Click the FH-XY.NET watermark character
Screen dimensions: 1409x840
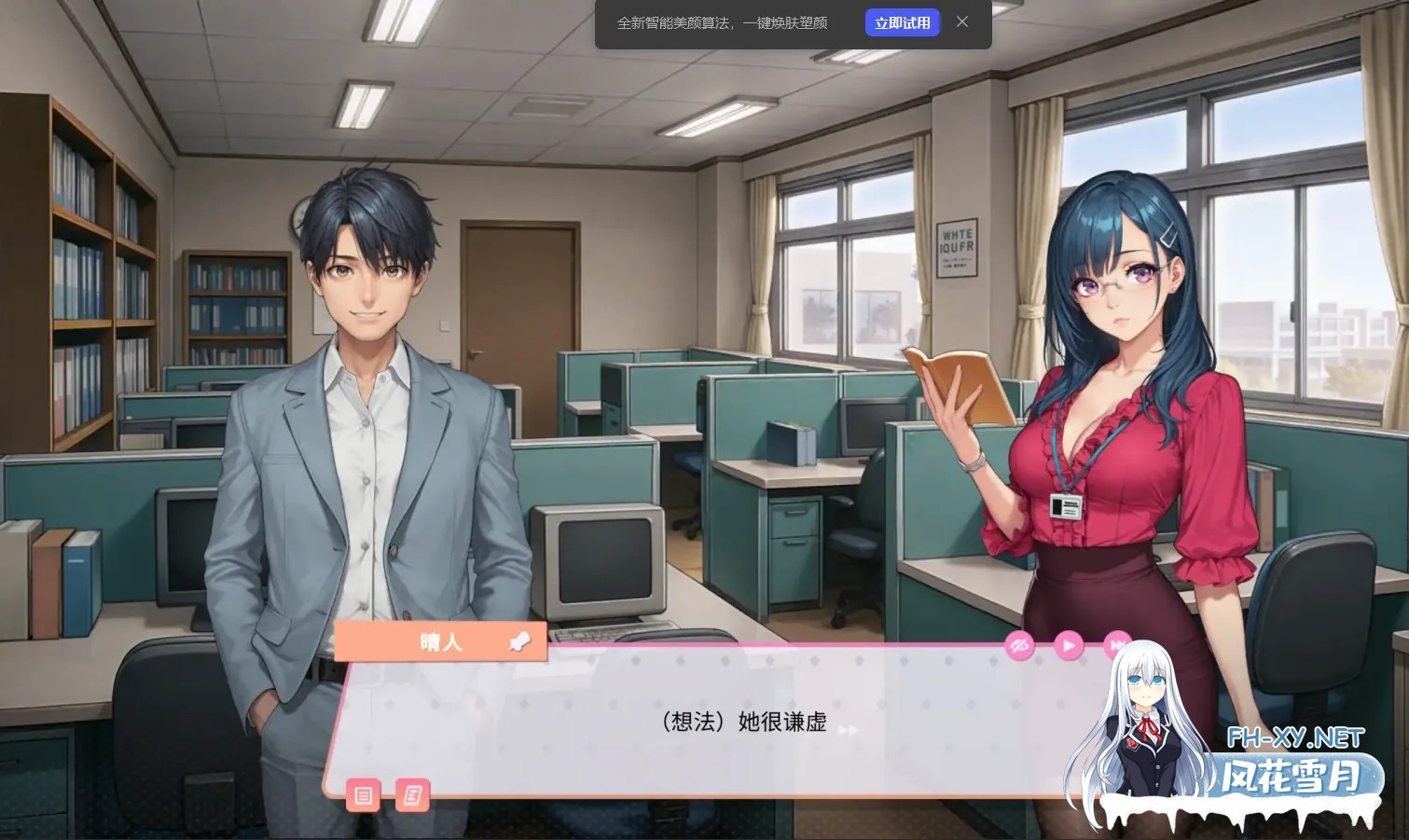1149,718
